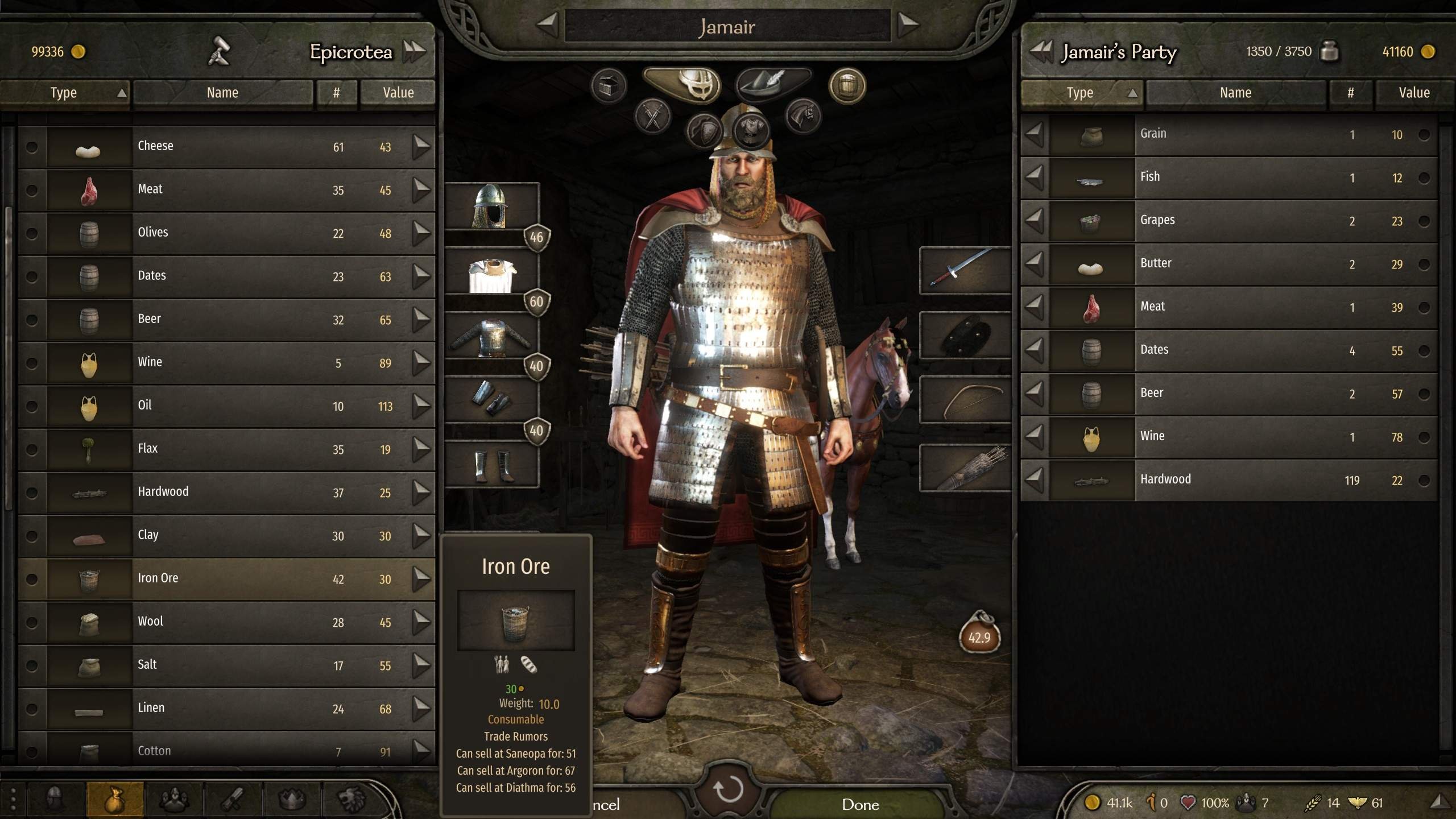This screenshot has height=819, width=1456.
Task: Select the quiver of arrows slot
Action: pyautogui.click(x=965, y=468)
